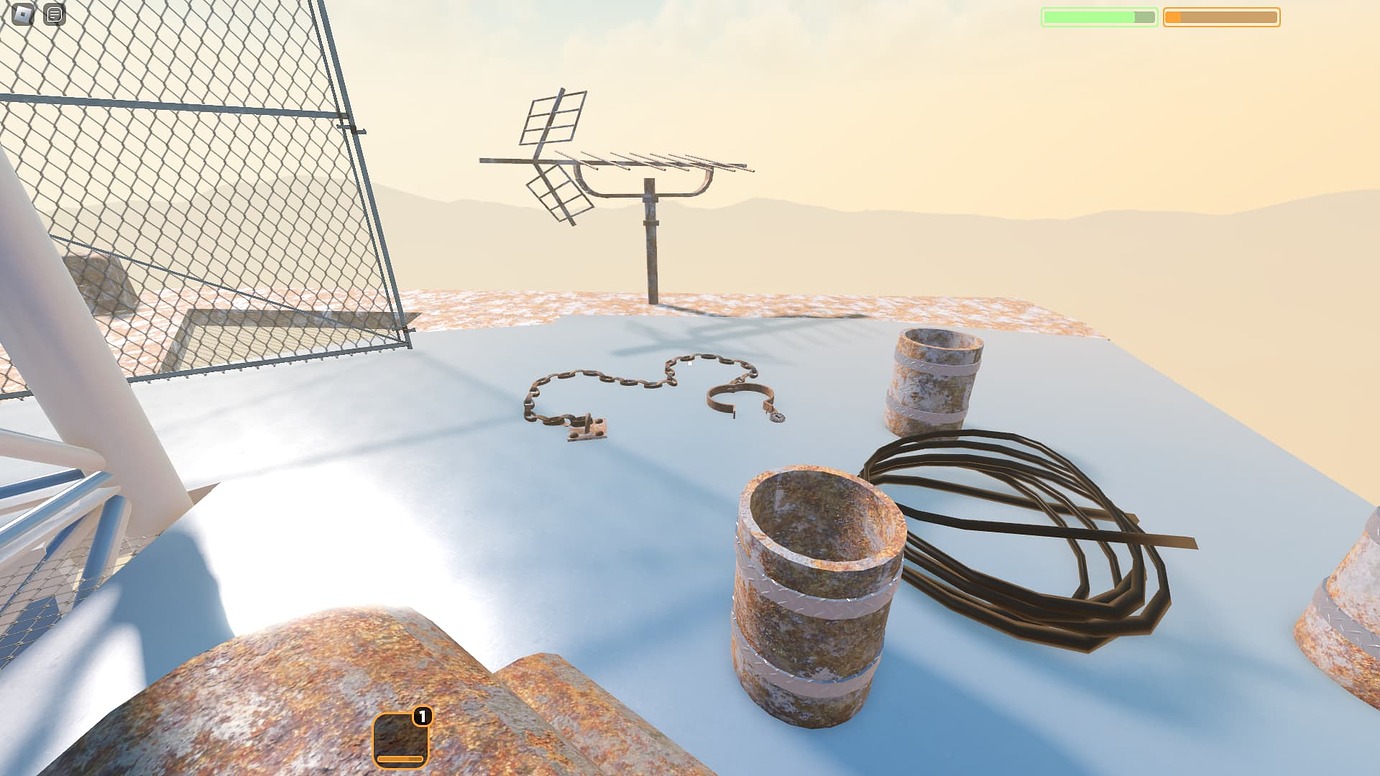This screenshot has width=1380, height=776.
Task: Open the chat list icon beside the Roblox logo
Action: tap(54, 14)
